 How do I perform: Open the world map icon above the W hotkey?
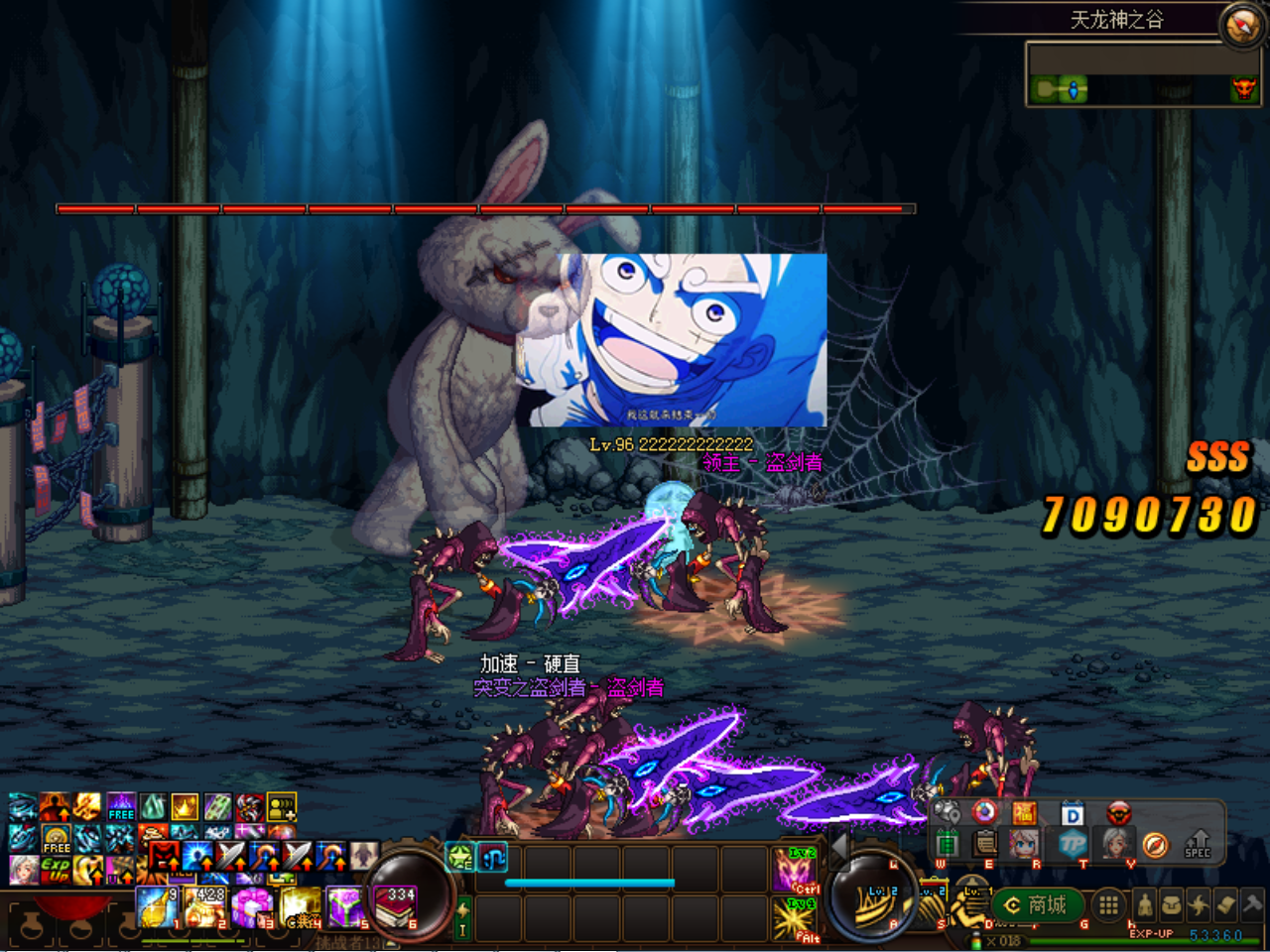(948, 812)
